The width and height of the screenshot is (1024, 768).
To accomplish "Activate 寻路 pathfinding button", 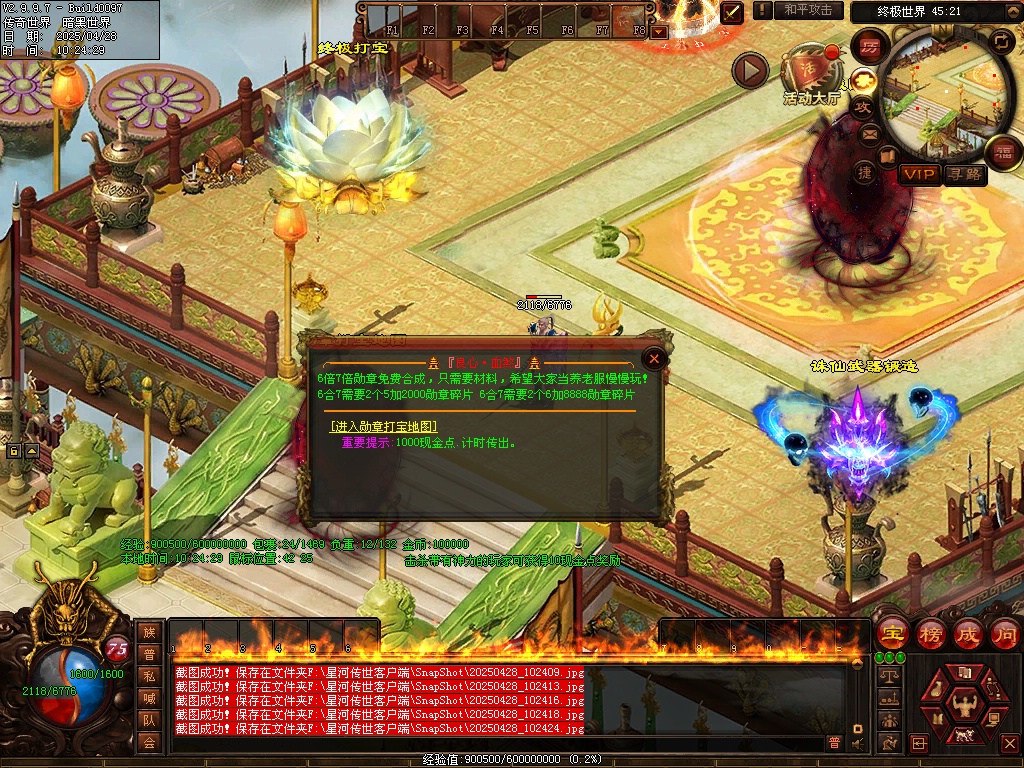I will tap(965, 175).
